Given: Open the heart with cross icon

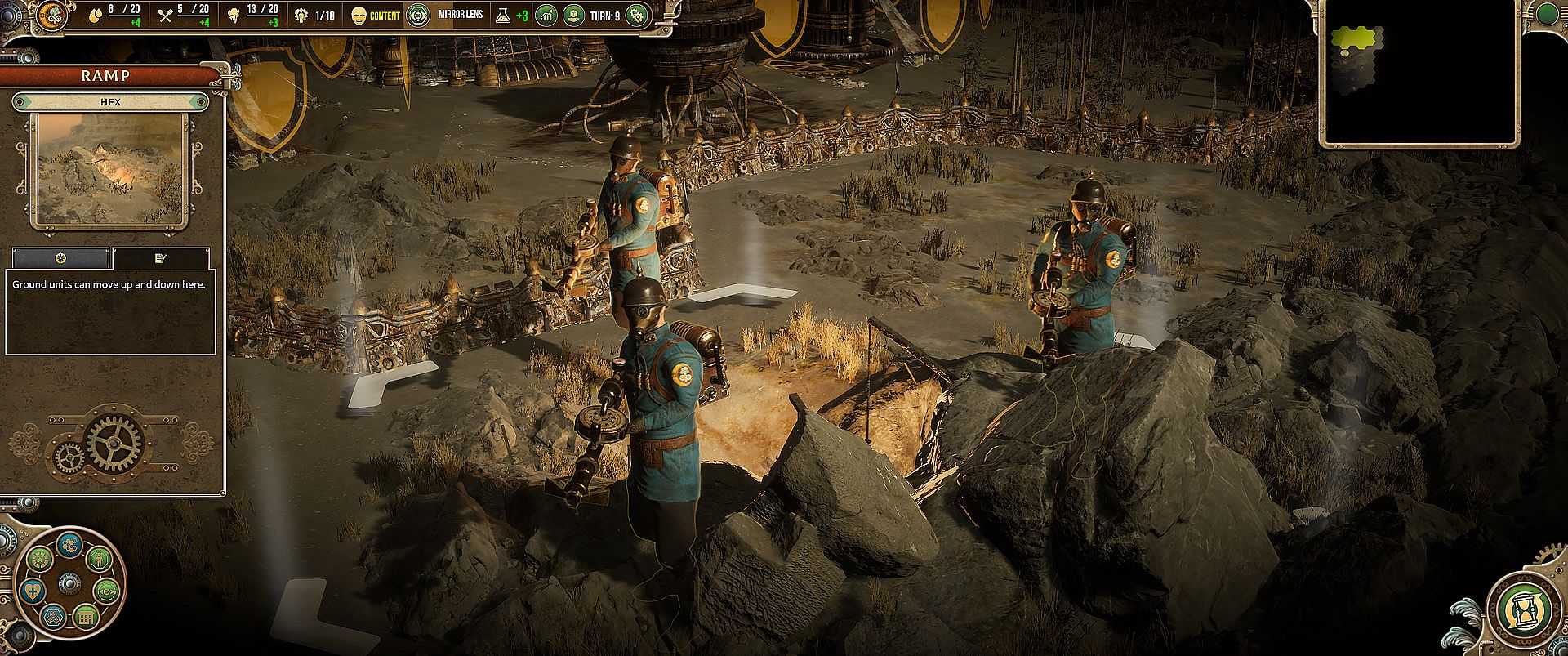Looking at the screenshot, I should (x=33, y=591).
